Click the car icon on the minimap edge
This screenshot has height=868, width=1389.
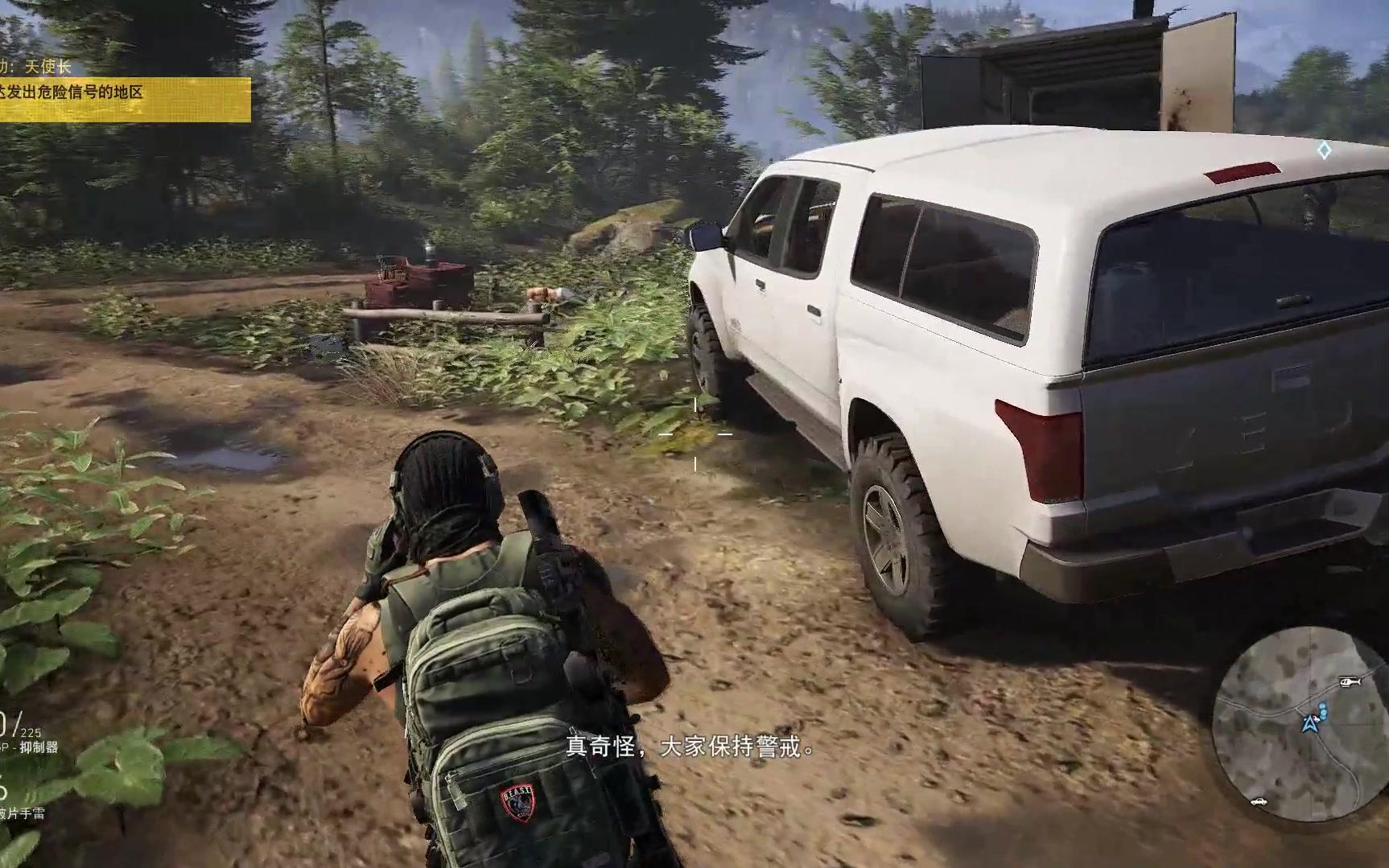[x=1258, y=801]
